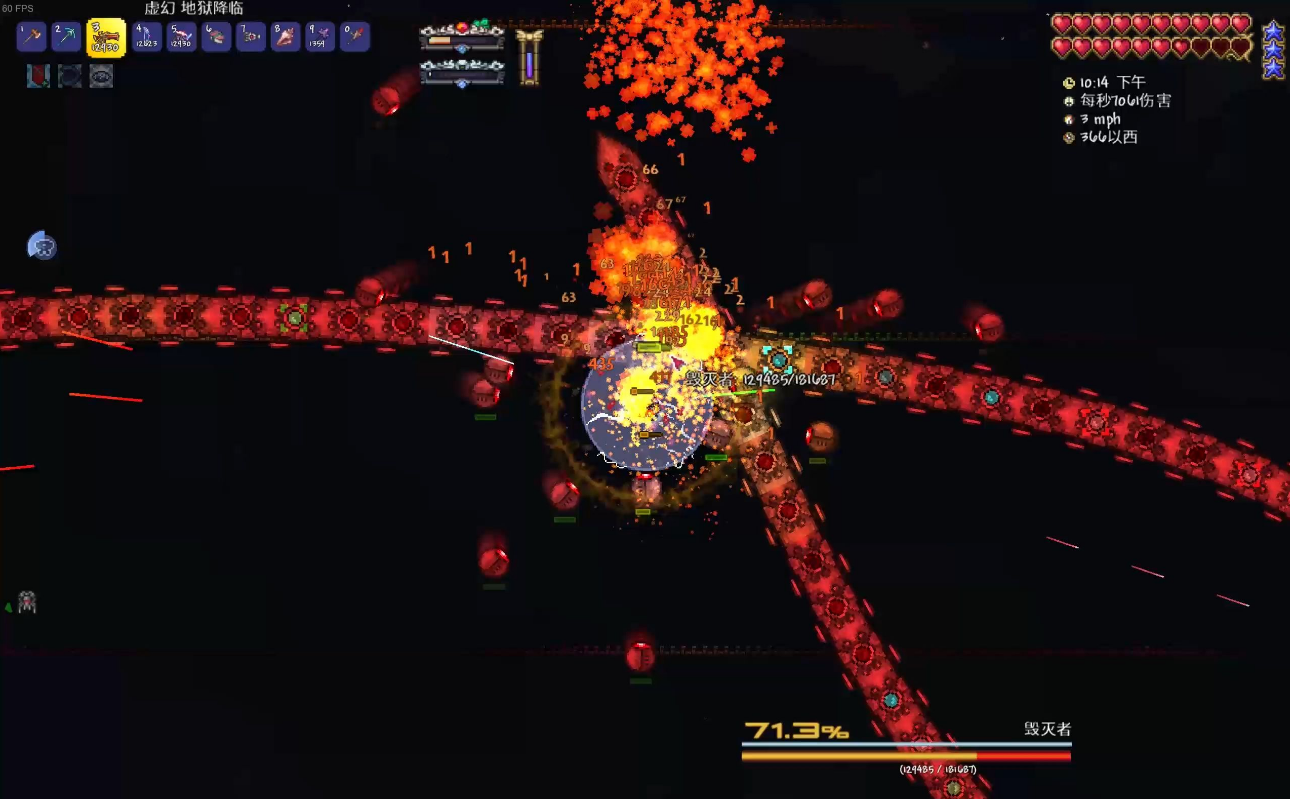1290x799 pixels.
Task: Select the shrimp-like weapon in slot 5
Action: tap(181, 37)
